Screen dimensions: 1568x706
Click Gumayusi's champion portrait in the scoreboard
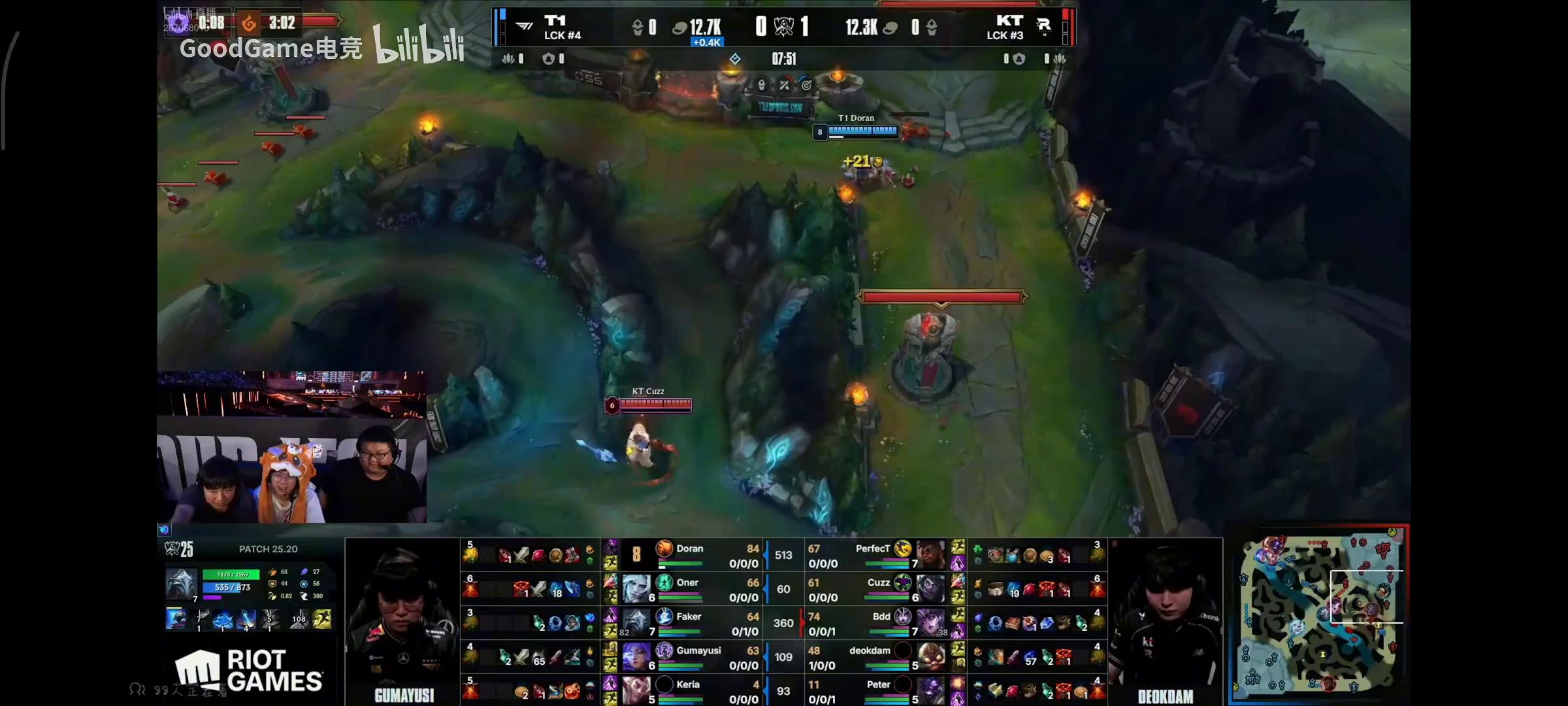tap(634, 656)
